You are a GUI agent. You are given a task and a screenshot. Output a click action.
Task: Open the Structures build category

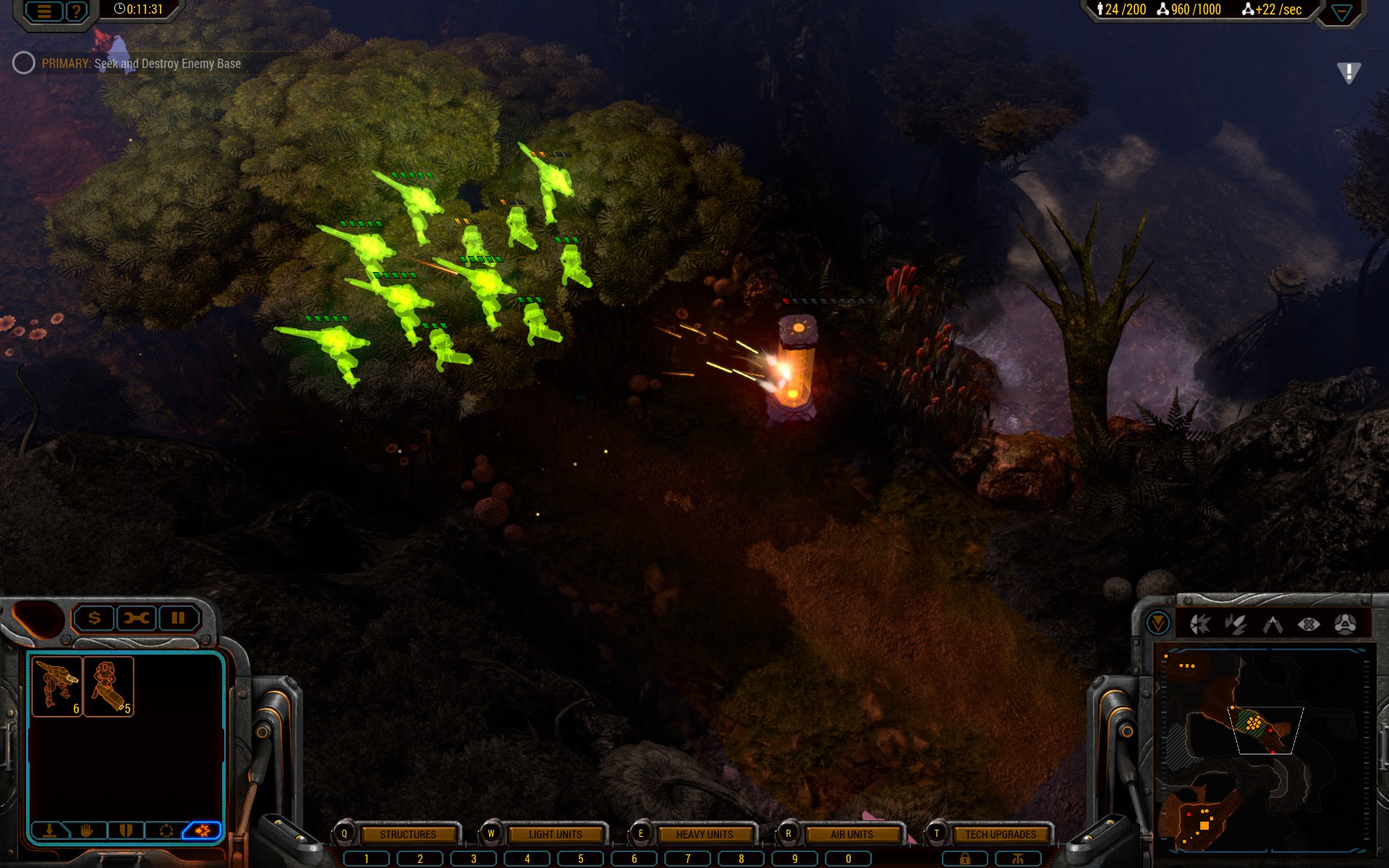[408, 834]
